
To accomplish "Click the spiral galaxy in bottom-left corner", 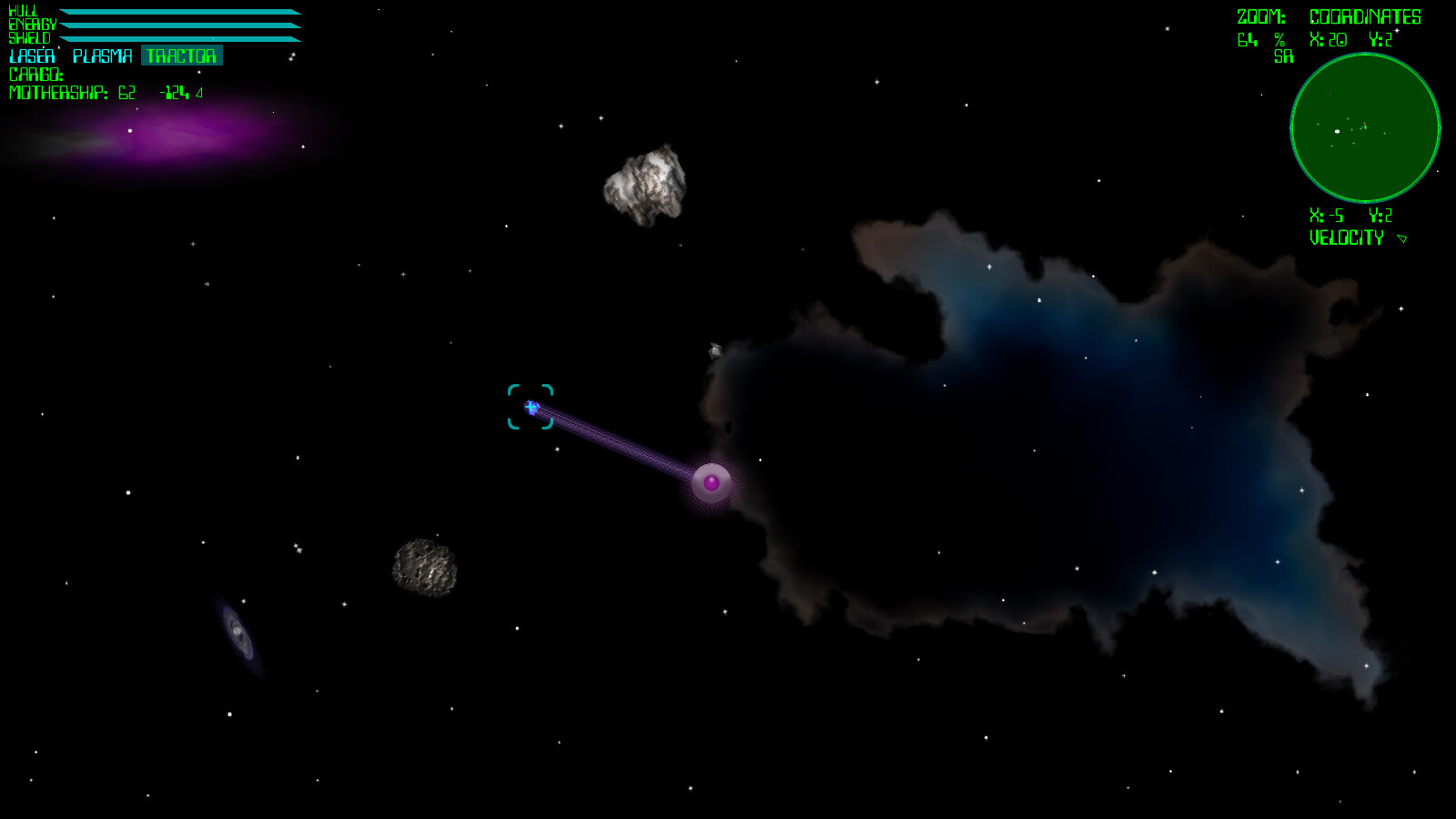I will tap(237, 628).
